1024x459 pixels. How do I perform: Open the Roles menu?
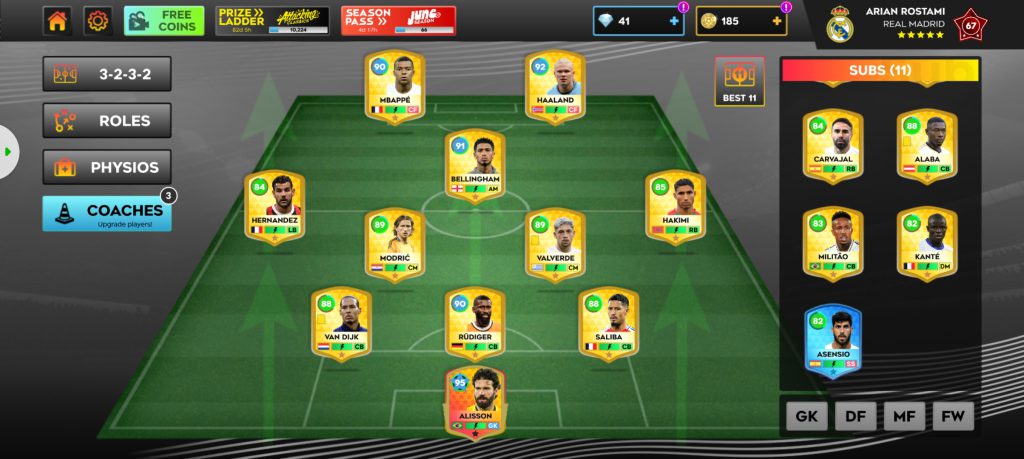point(106,121)
